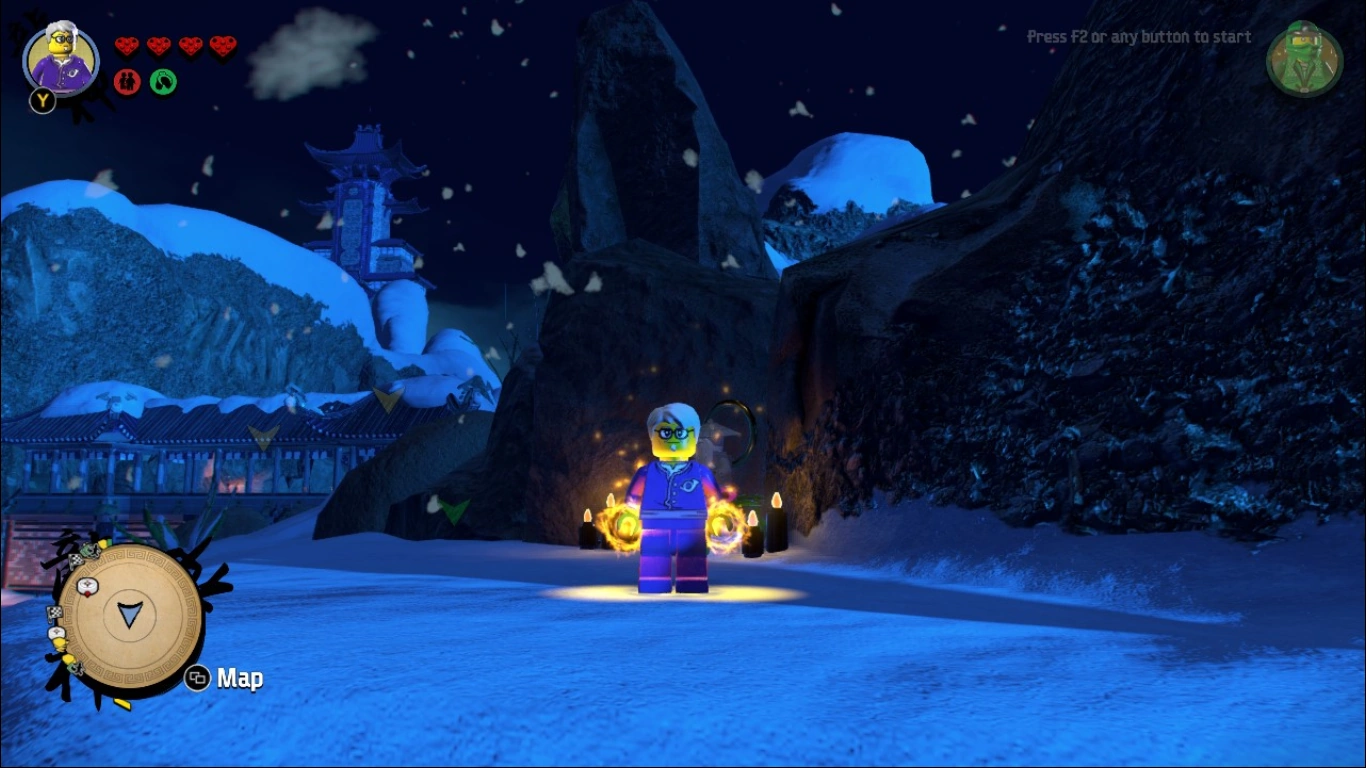Select the red co-op minifigures icon

(128, 81)
